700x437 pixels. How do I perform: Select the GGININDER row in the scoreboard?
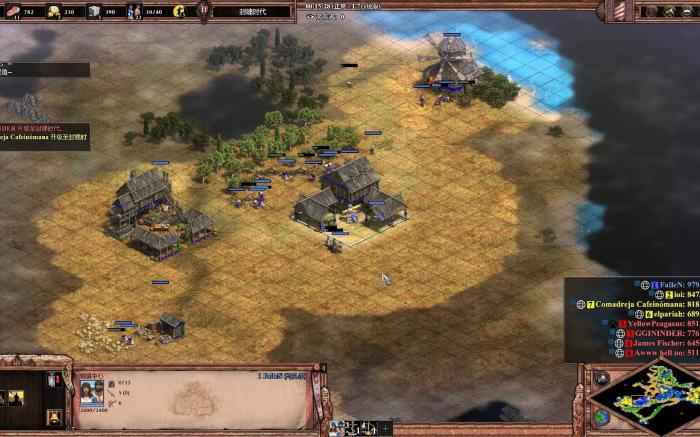(664, 333)
